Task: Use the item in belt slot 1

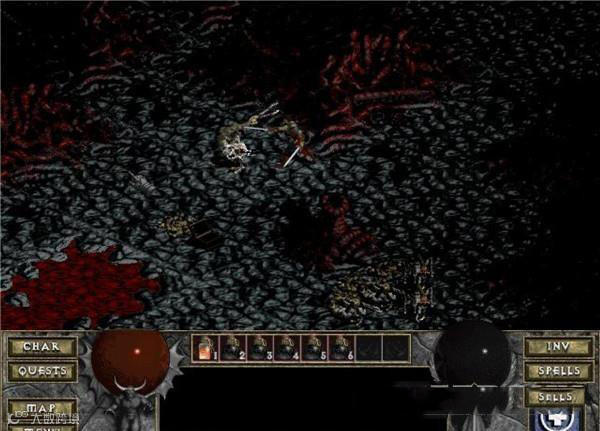Action: 205,347
